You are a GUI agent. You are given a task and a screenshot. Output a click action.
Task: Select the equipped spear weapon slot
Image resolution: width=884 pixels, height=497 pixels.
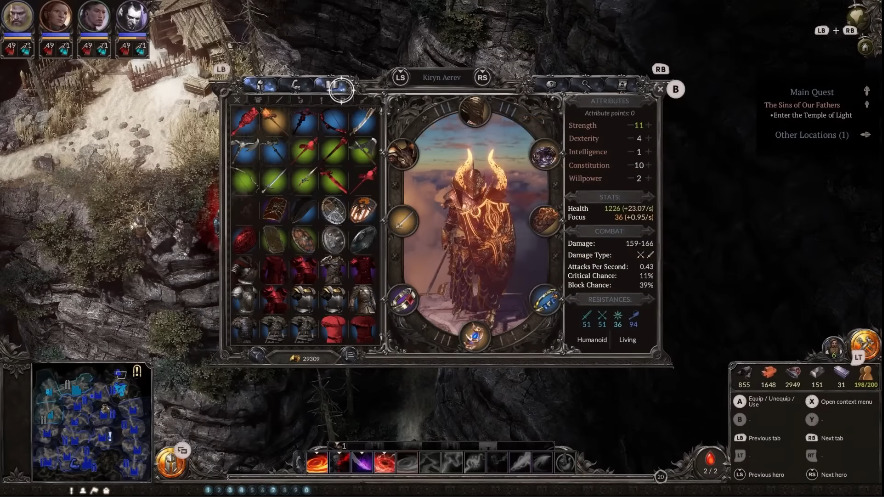(401, 220)
